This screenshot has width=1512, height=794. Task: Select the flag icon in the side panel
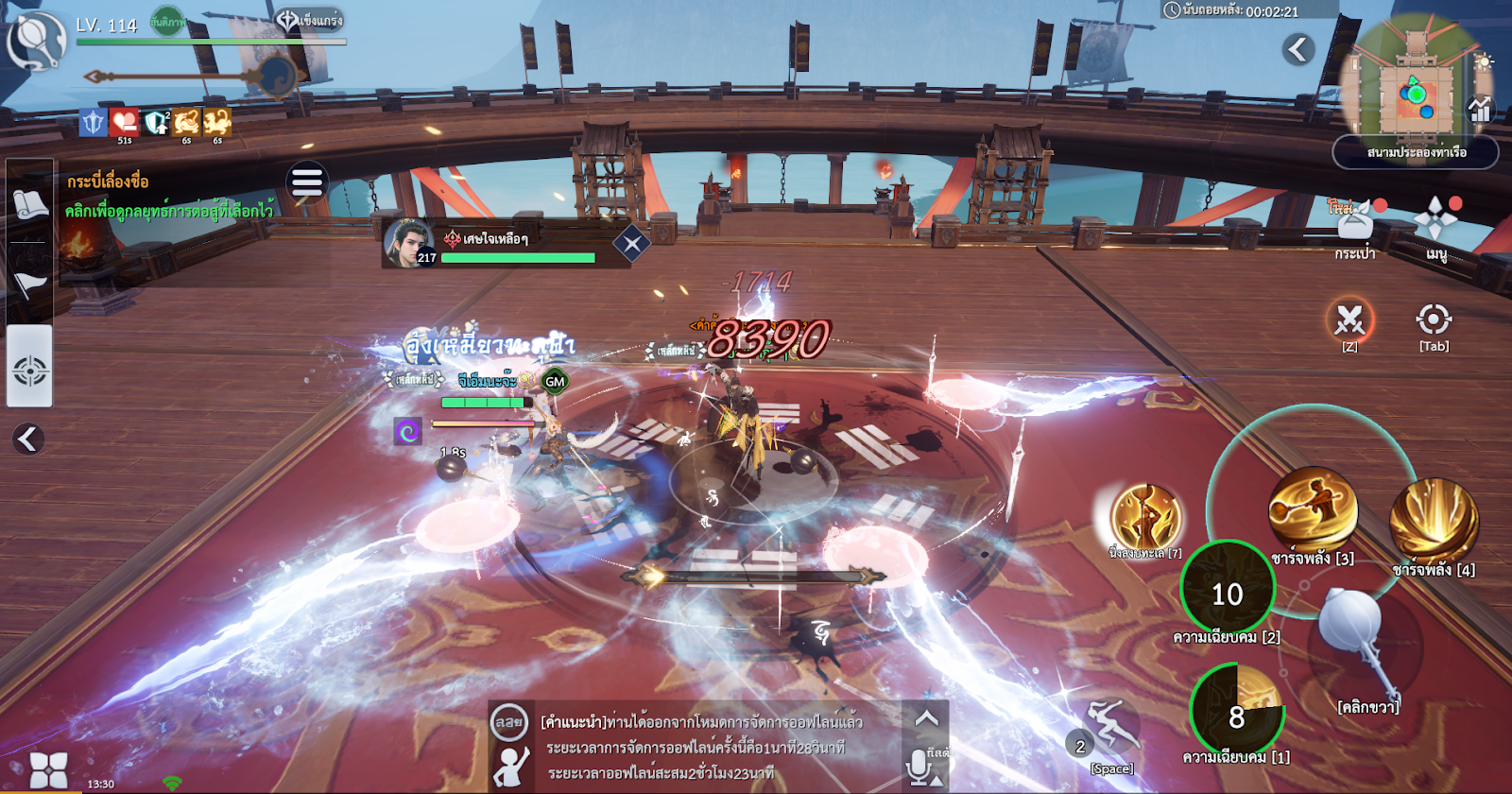click(29, 282)
